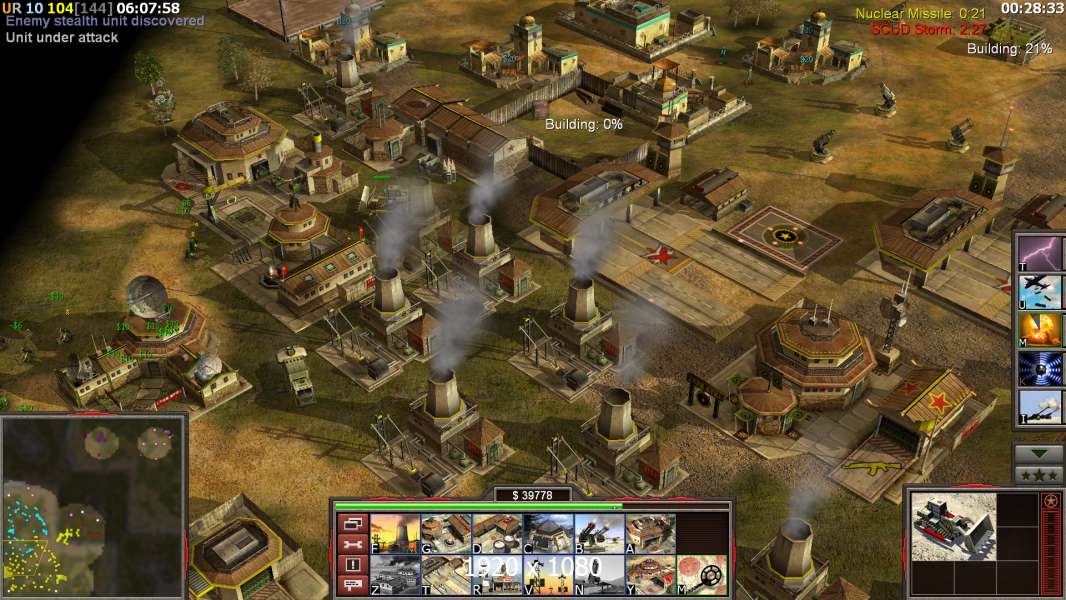Build the Nuclear Reactor from the F slot
Screen dimensions: 1066x600
(x=395, y=533)
